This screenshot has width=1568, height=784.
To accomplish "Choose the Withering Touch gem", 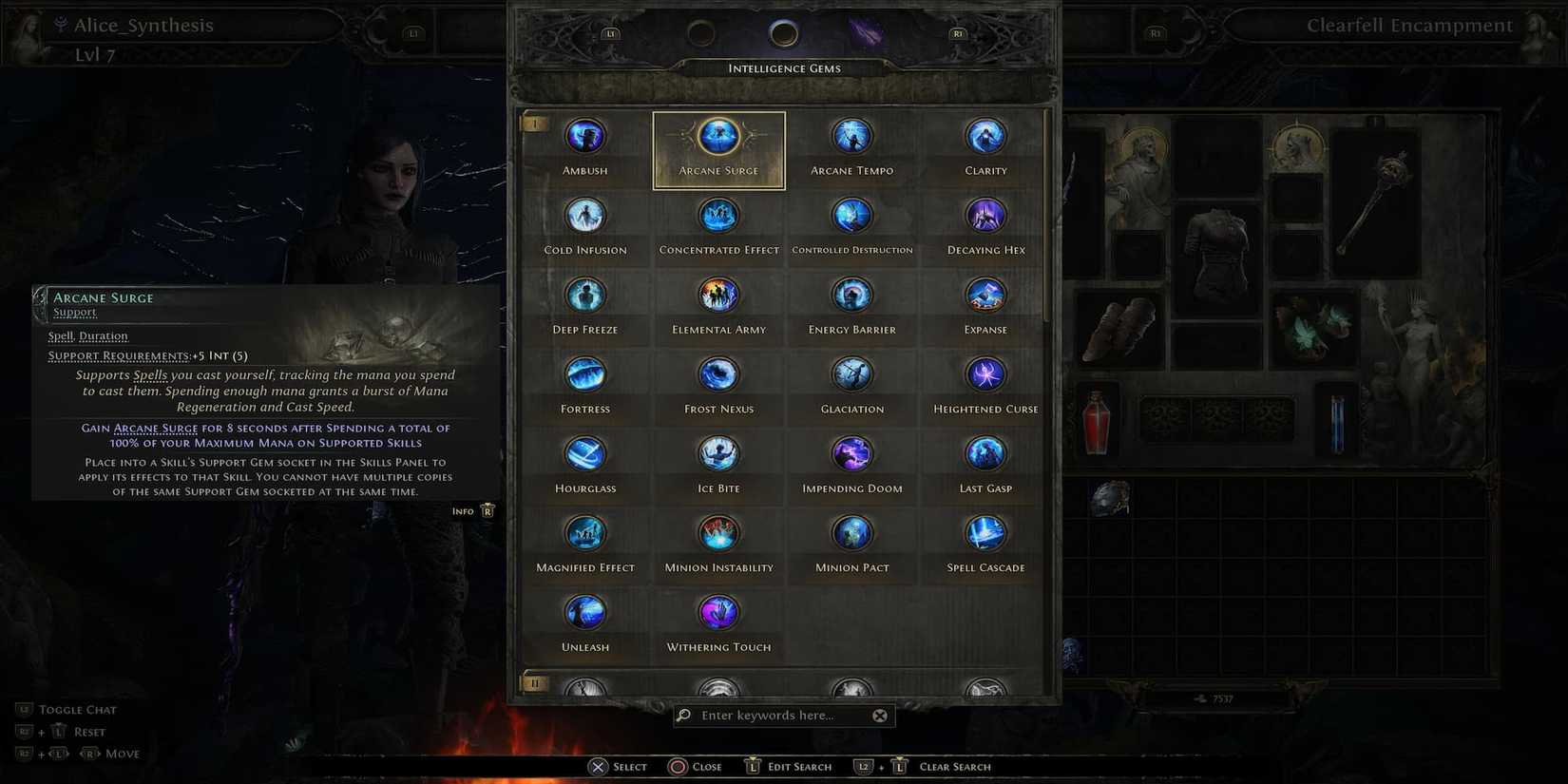I will (x=718, y=612).
